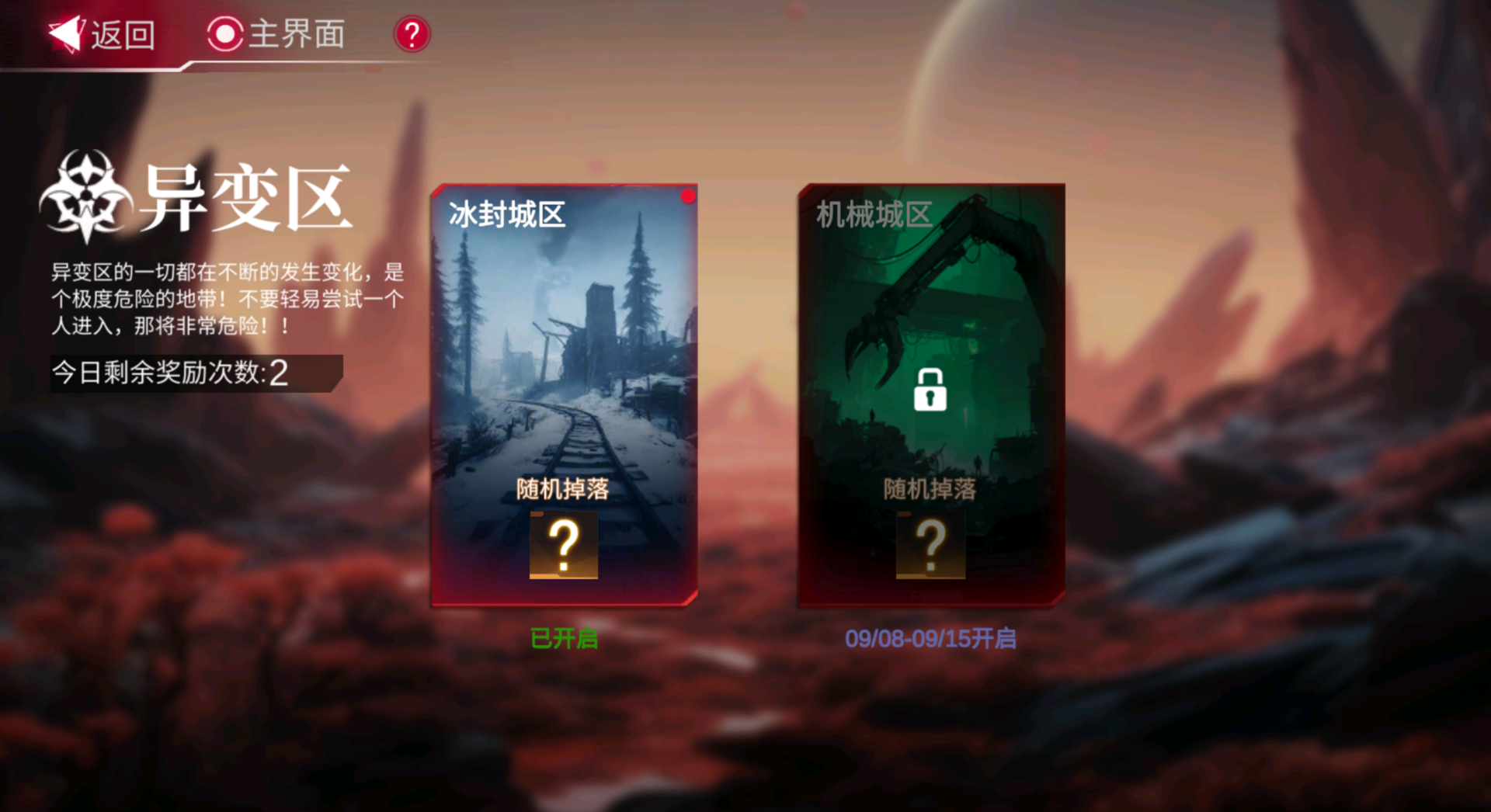
Task: Click the red help question mark icon
Action: (x=411, y=35)
